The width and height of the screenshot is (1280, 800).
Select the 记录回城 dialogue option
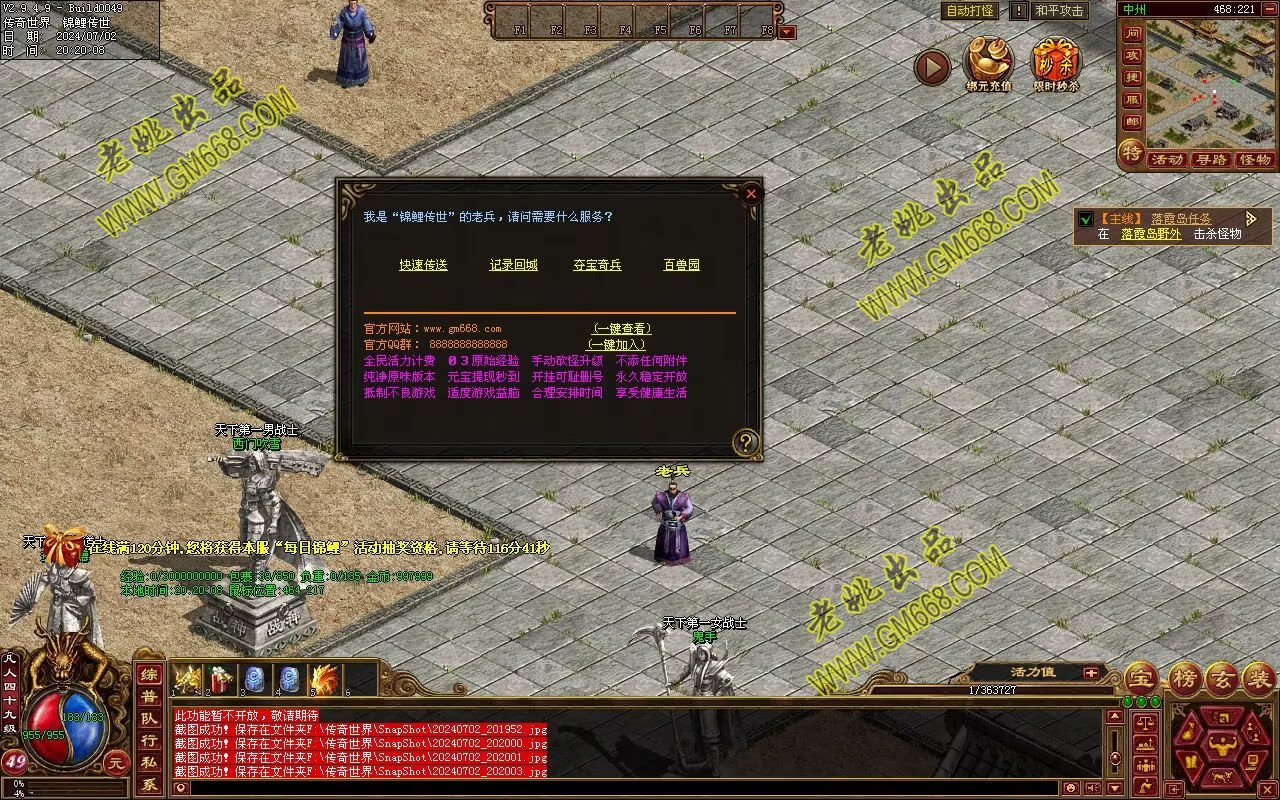514,265
